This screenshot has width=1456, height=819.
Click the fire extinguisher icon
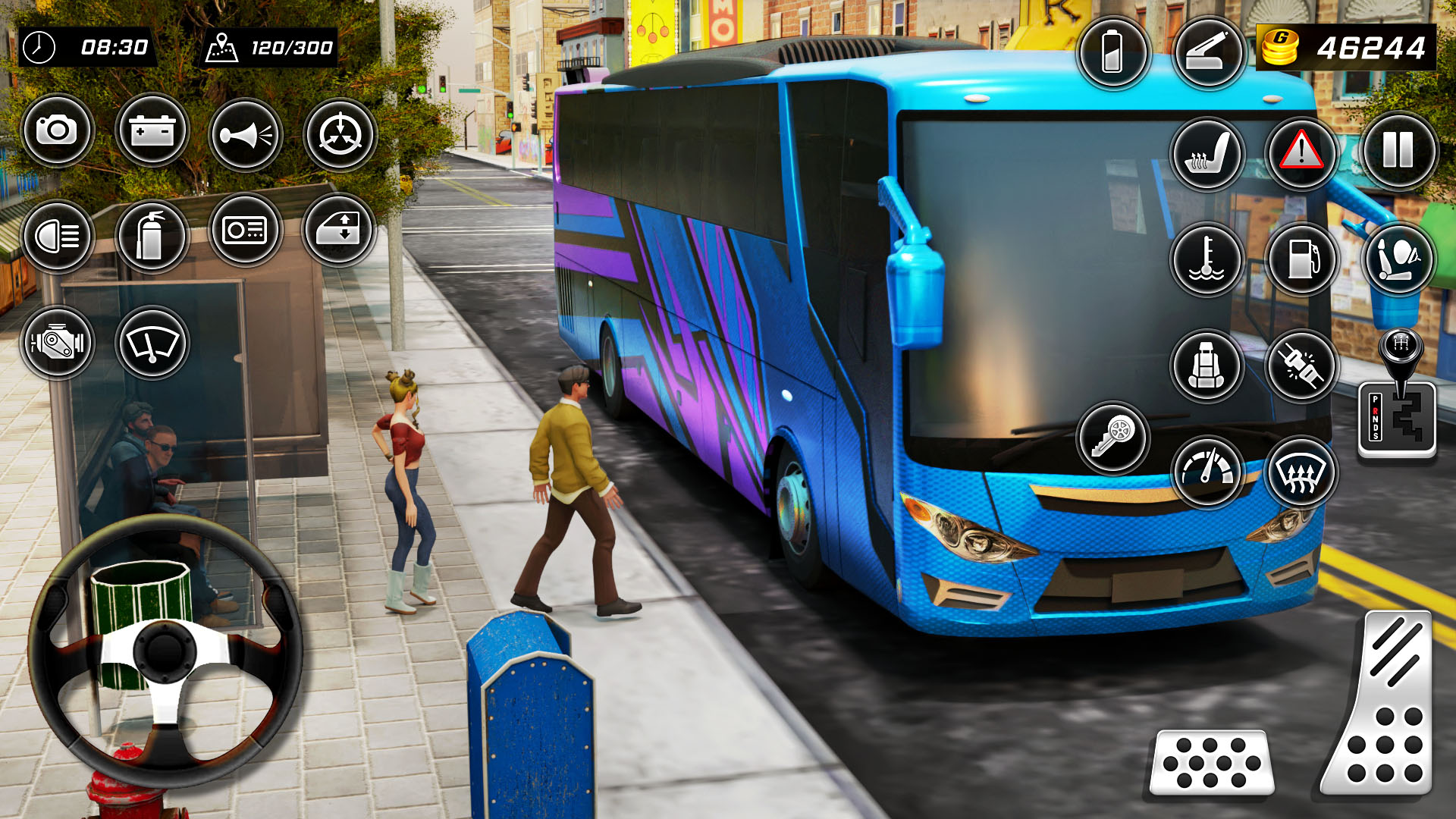(151, 234)
